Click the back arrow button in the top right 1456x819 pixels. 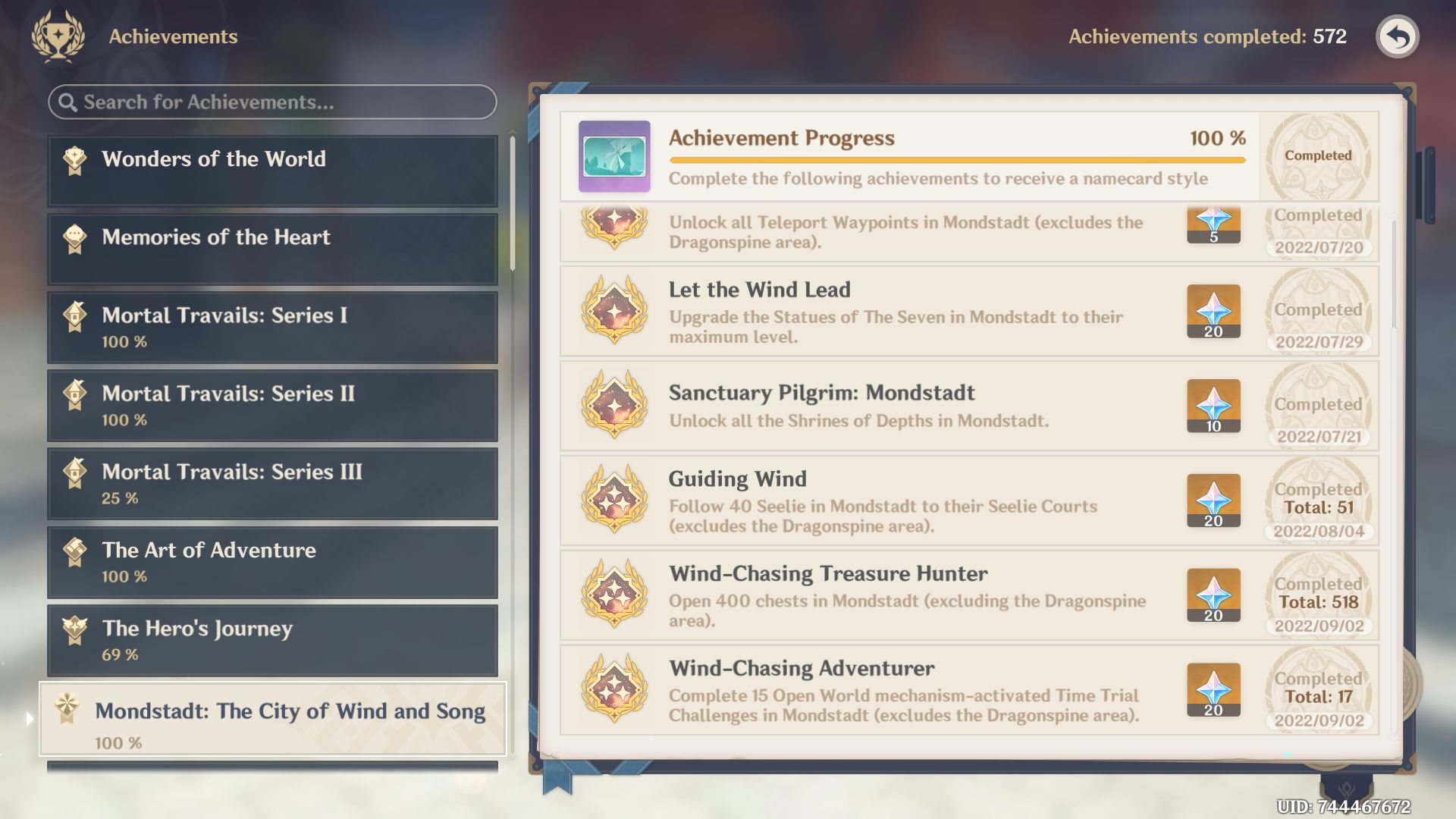click(x=1398, y=36)
